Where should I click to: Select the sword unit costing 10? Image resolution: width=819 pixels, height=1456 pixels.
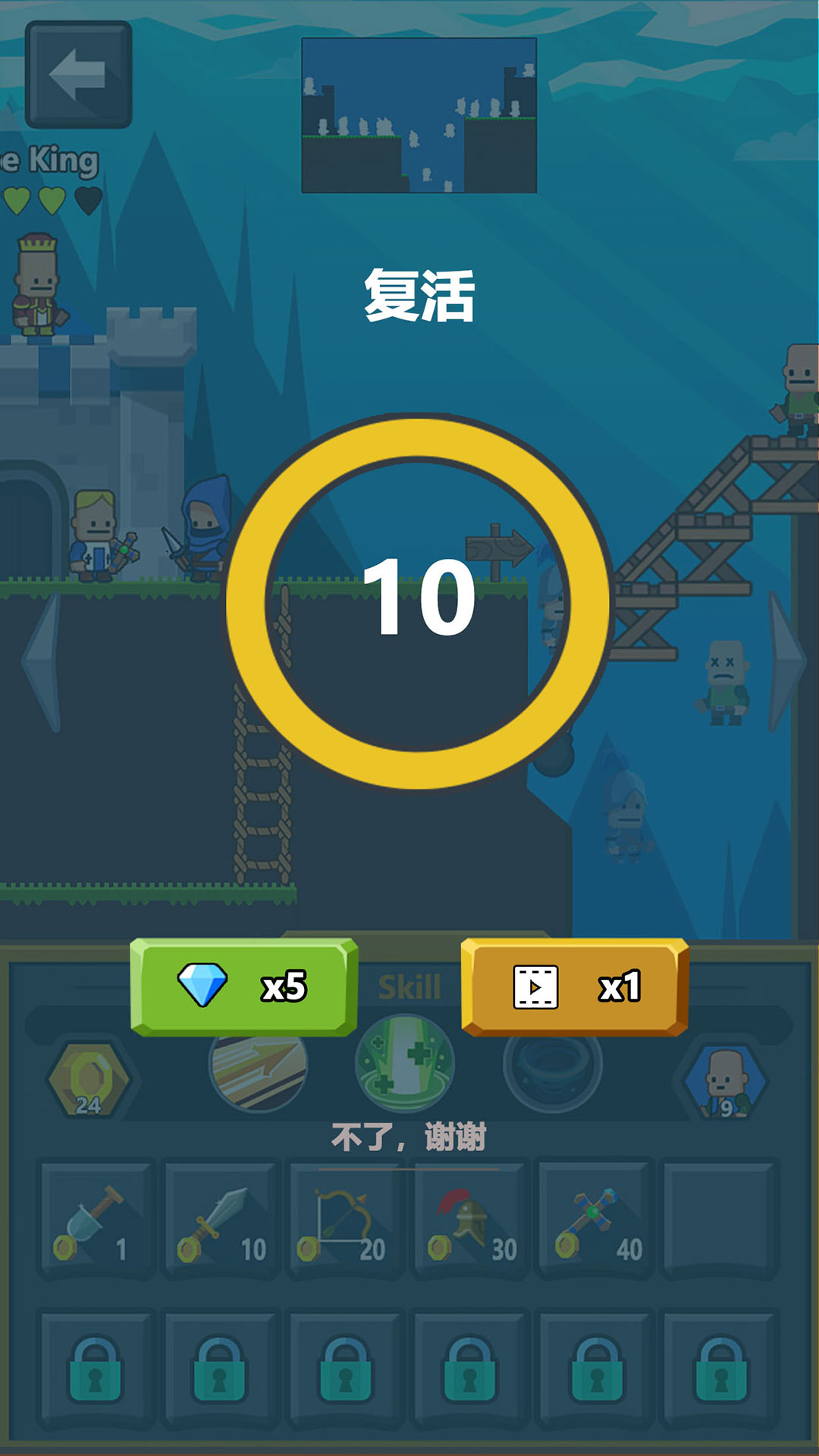tap(221, 1219)
